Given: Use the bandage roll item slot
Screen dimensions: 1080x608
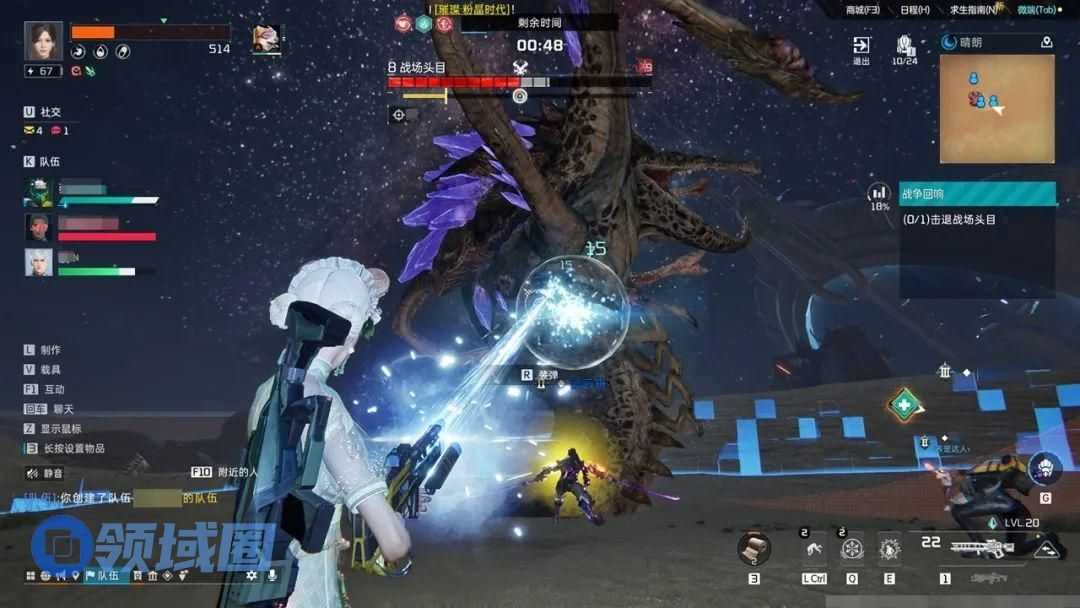Looking at the screenshot, I should [x=754, y=548].
